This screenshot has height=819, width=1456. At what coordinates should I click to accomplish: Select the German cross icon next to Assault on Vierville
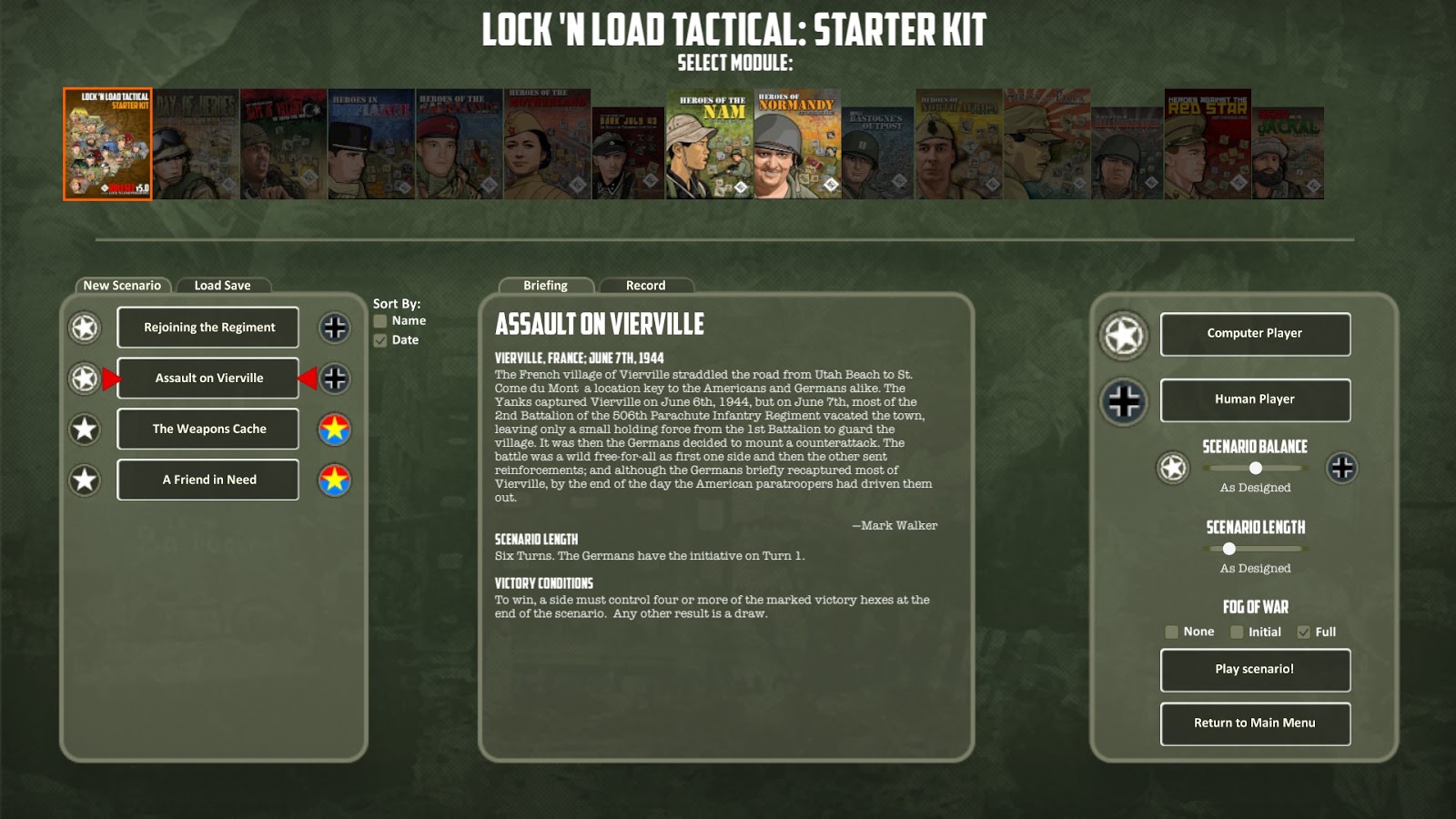click(x=333, y=379)
